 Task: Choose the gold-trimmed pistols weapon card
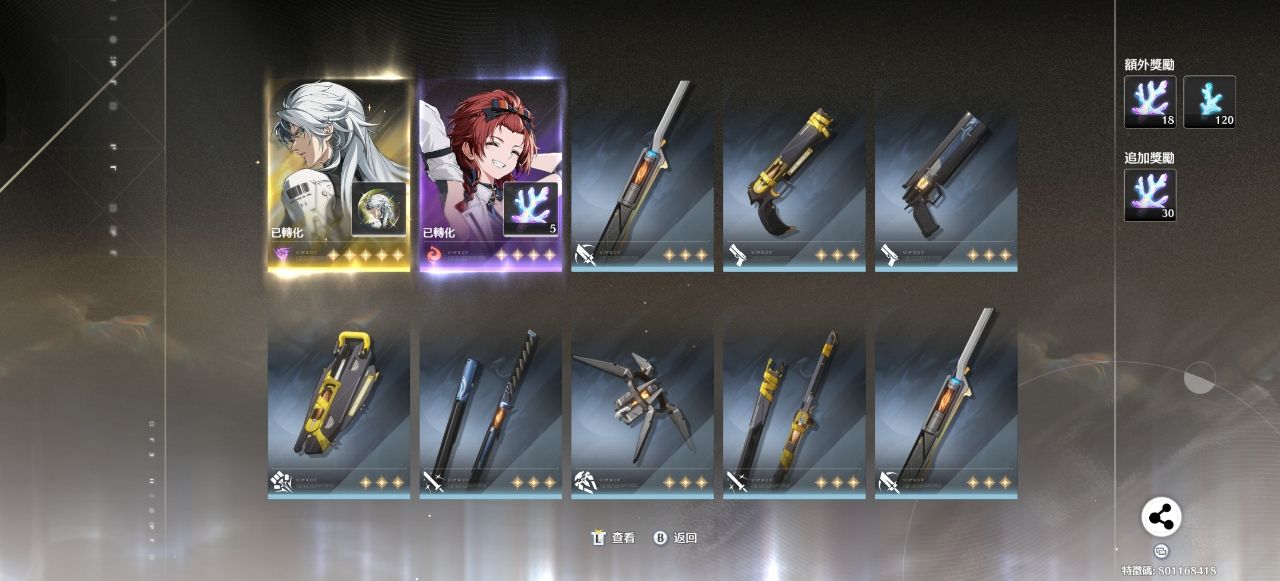coord(794,177)
